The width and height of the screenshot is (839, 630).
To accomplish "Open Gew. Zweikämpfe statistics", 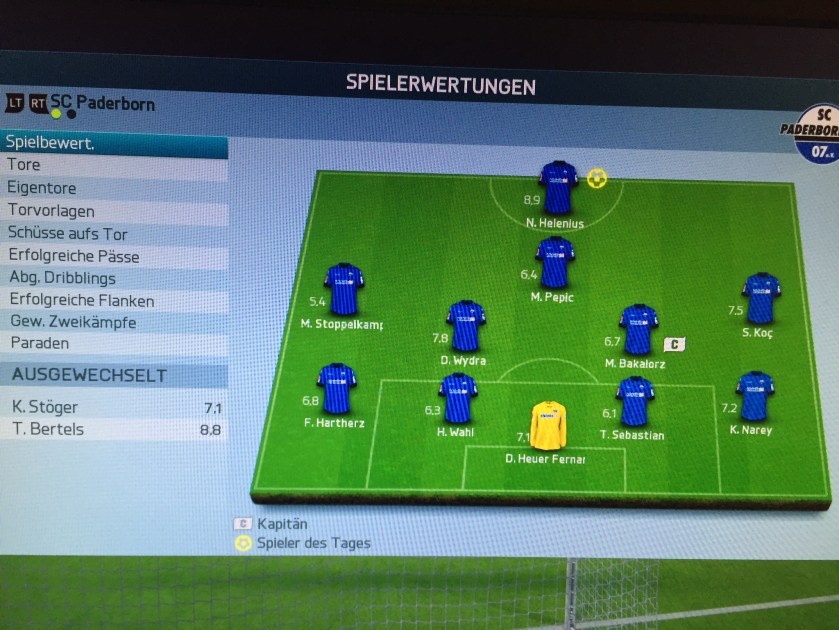I will 110,322.
